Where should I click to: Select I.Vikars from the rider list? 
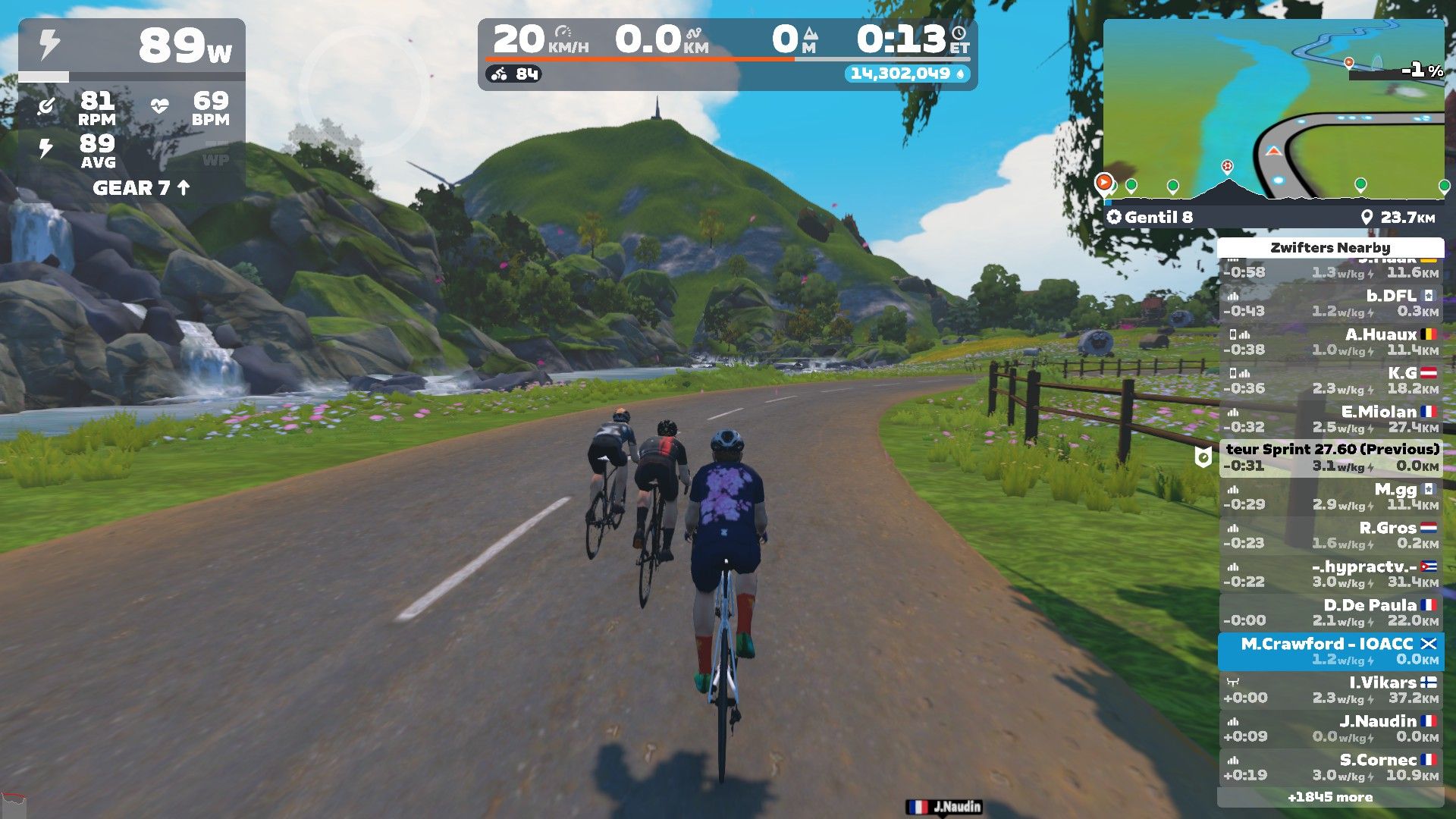[x=1331, y=689]
